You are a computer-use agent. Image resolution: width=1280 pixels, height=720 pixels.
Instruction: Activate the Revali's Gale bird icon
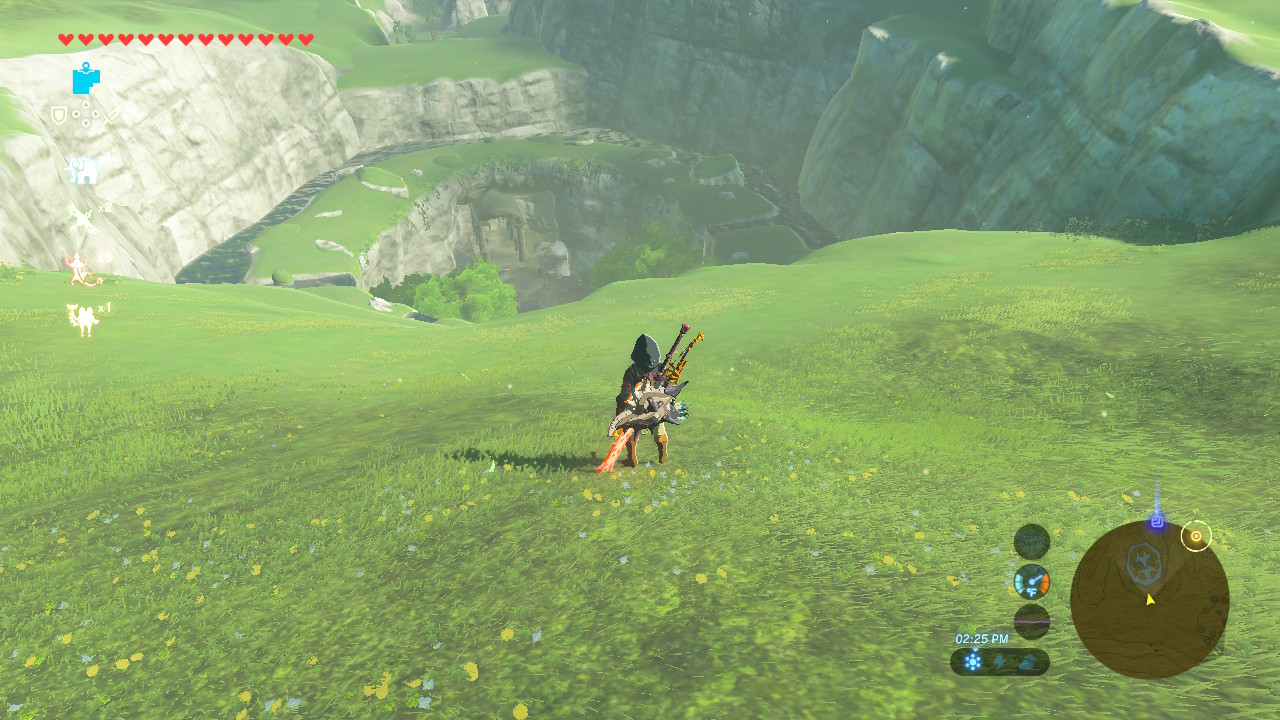[82, 219]
